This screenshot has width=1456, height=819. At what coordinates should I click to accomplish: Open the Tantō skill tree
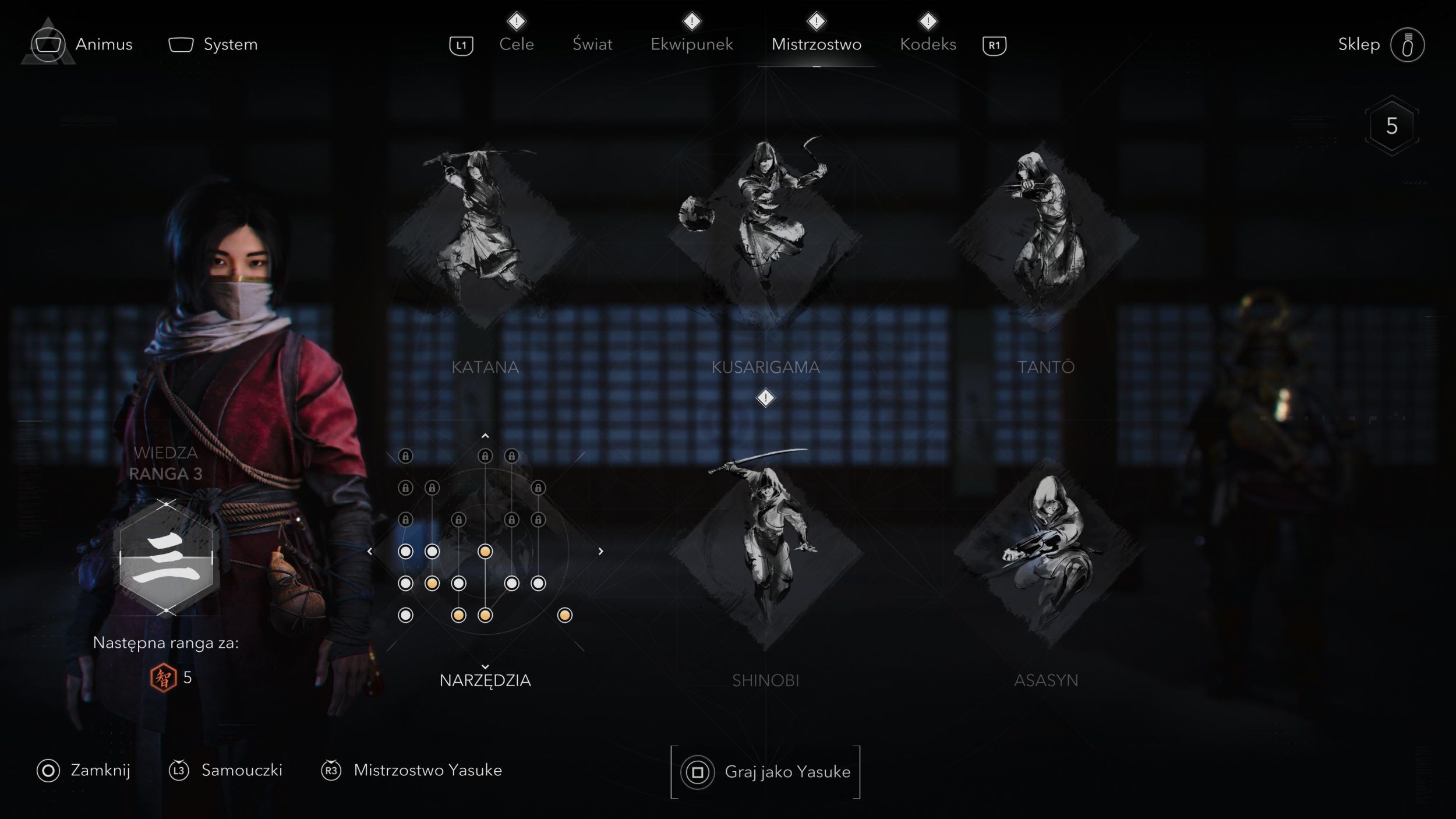(x=1046, y=239)
